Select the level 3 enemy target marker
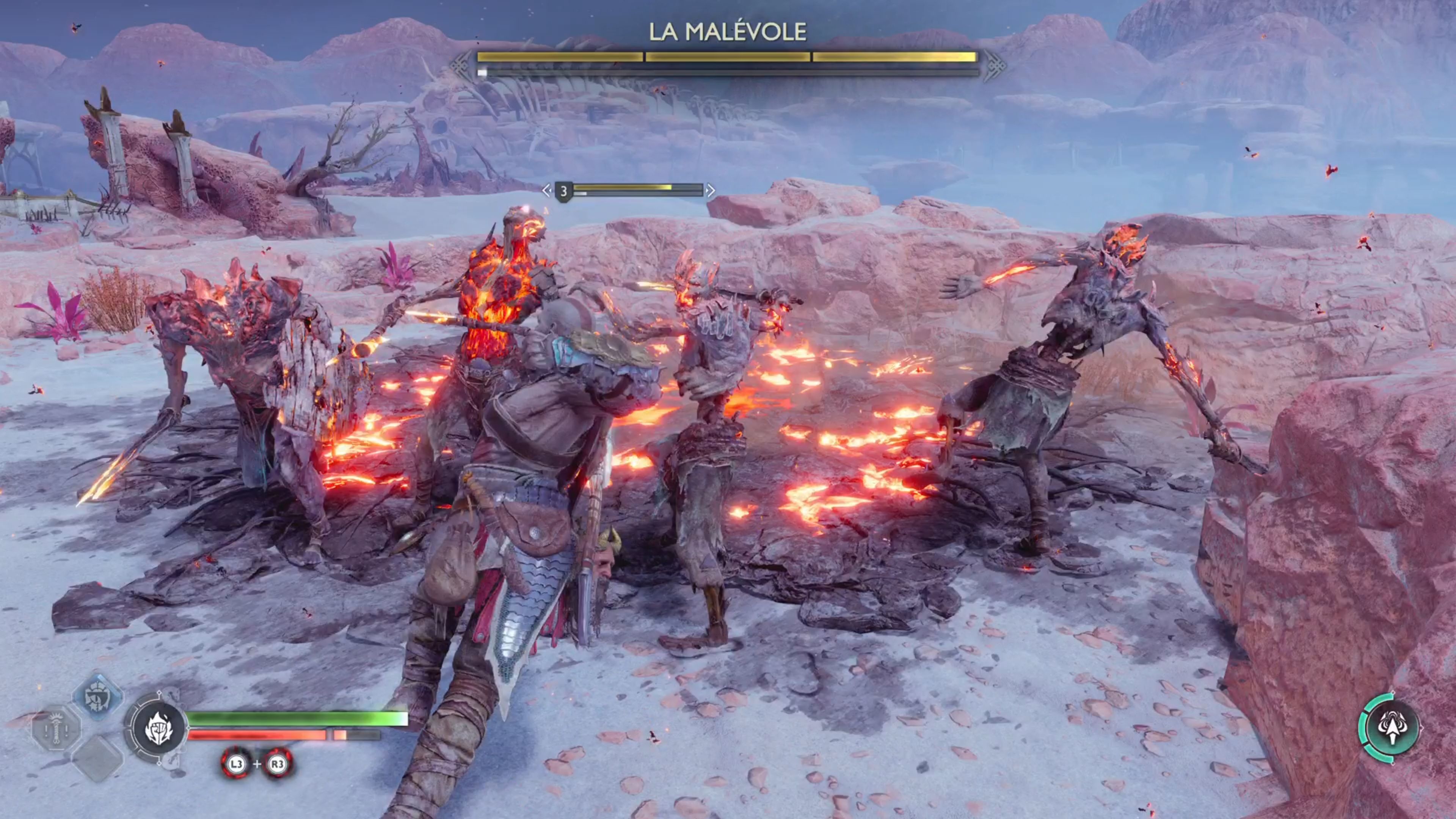Viewport: 1456px width, 819px height. click(563, 191)
